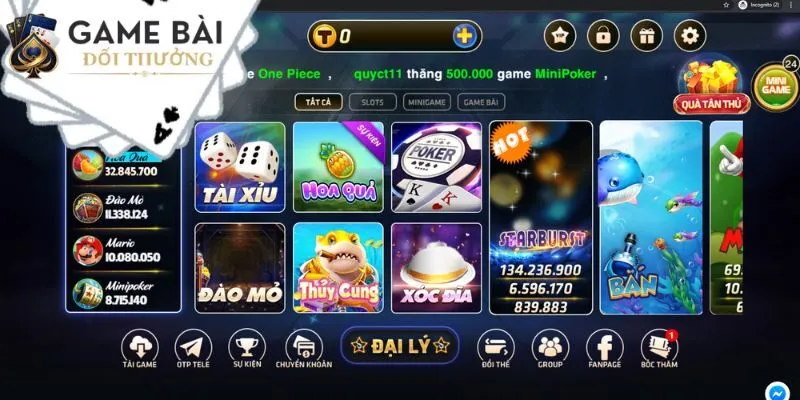Viewport: 800px width, 400px height.
Task: Open the Xóc Đĩa game
Action: [x=436, y=265]
